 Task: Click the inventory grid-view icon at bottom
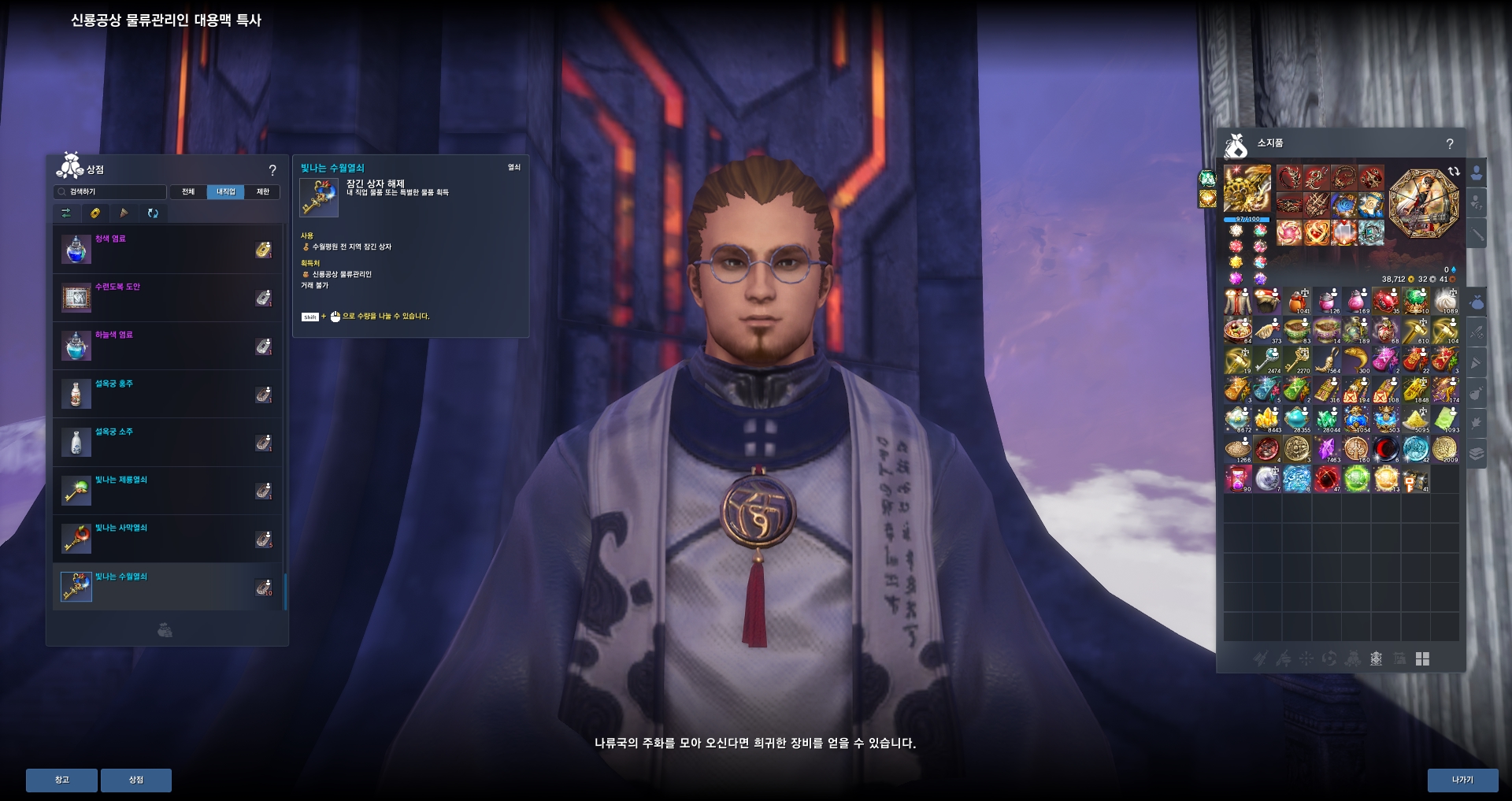tap(1422, 659)
